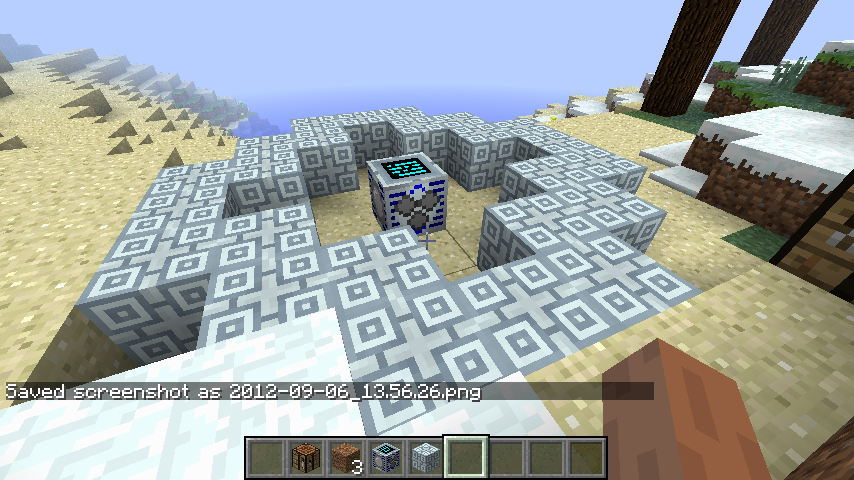Image resolution: width=854 pixels, height=480 pixels.
Task: Pick the white patterned block slot
Action: pyautogui.click(x=426, y=458)
